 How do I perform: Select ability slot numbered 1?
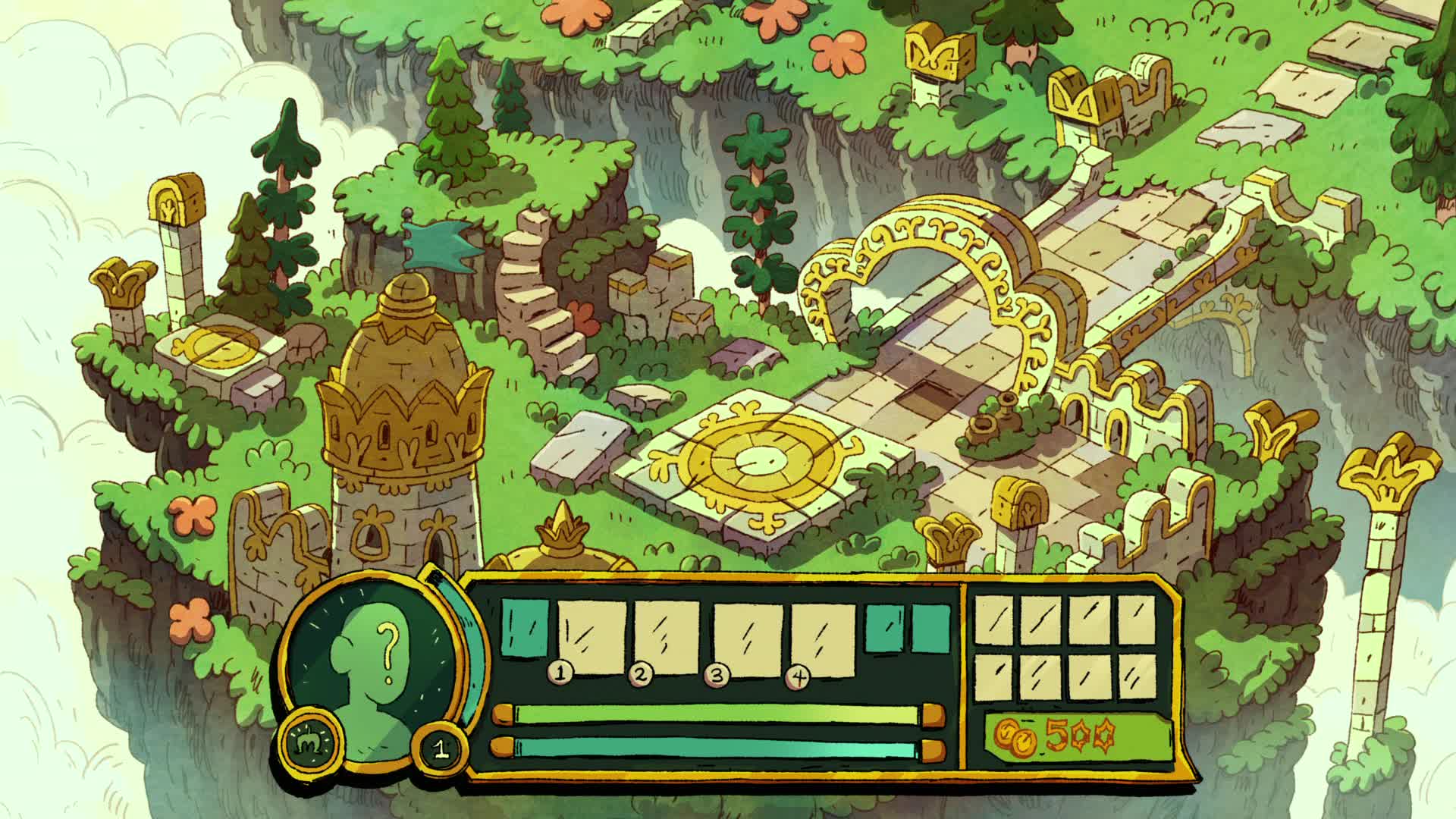(x=592, y=638)
